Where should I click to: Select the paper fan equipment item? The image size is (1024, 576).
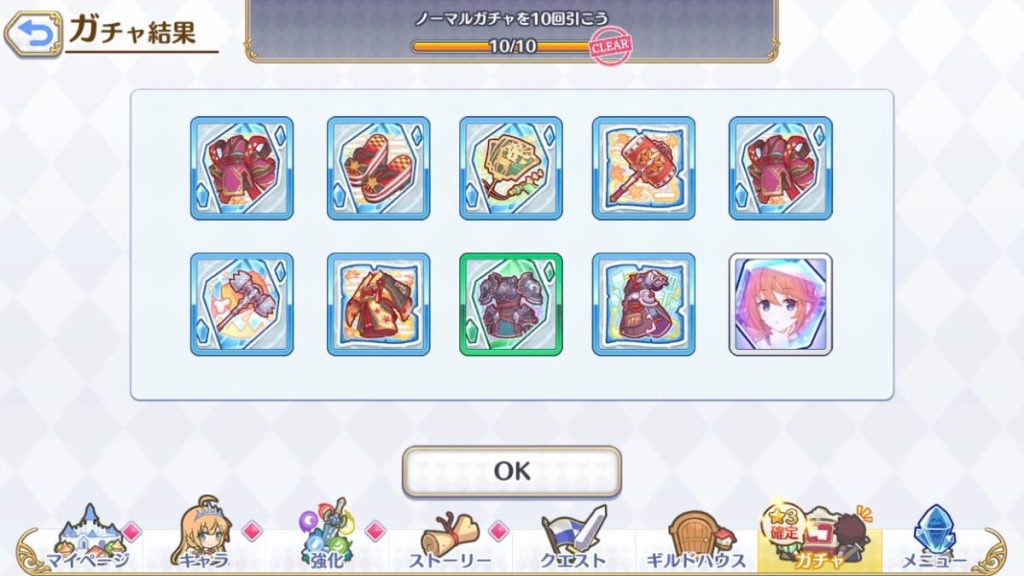[511, 168]
